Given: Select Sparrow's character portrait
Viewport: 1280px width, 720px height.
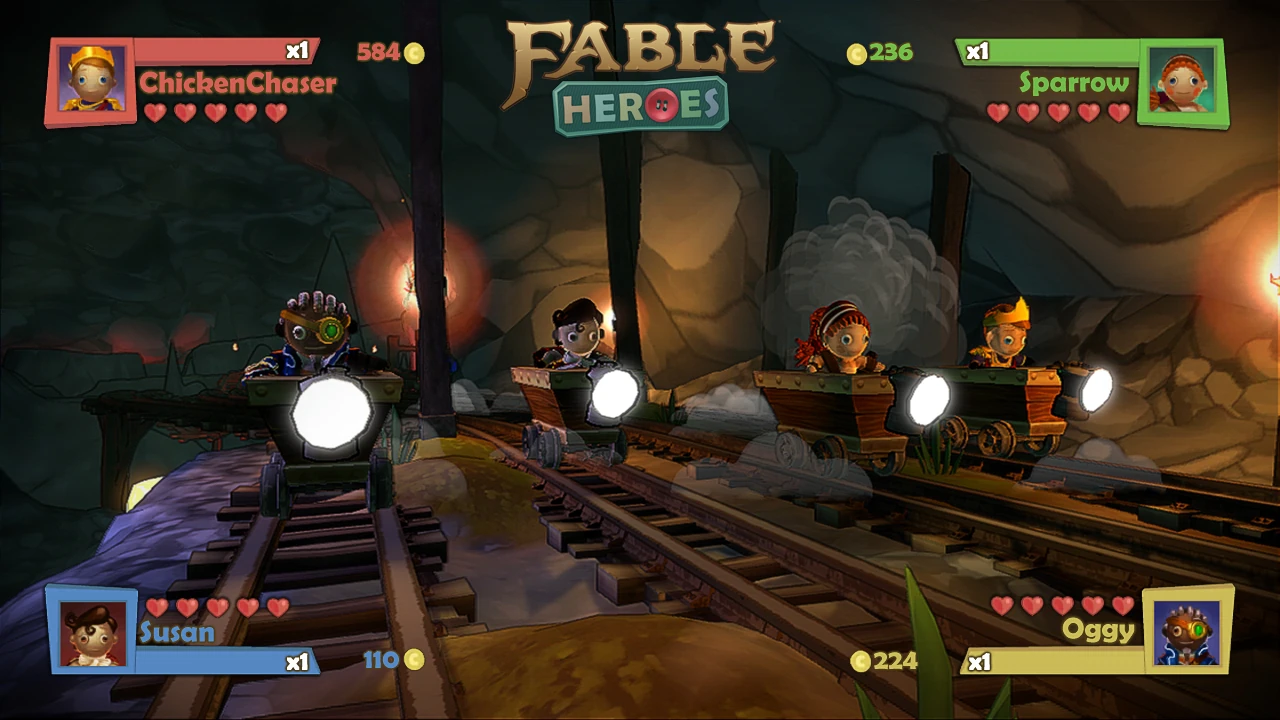Looking at the screenshot, I should 1184,80.
